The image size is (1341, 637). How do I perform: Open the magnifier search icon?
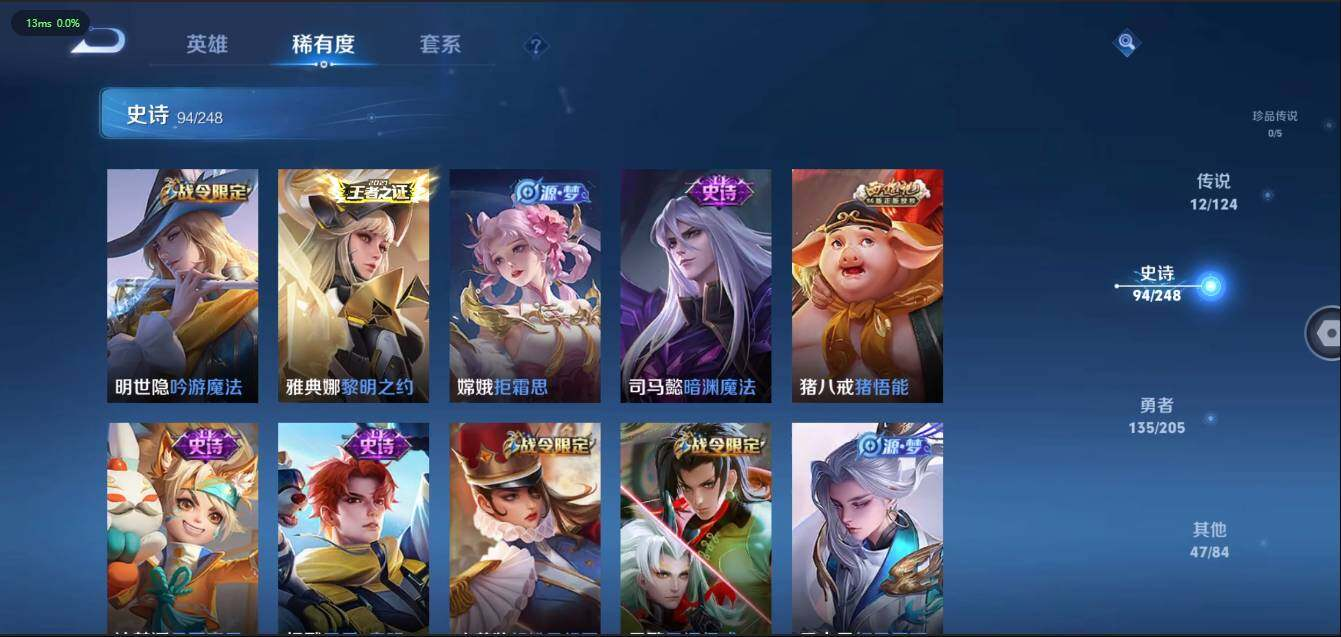(x=1127, y=42)
